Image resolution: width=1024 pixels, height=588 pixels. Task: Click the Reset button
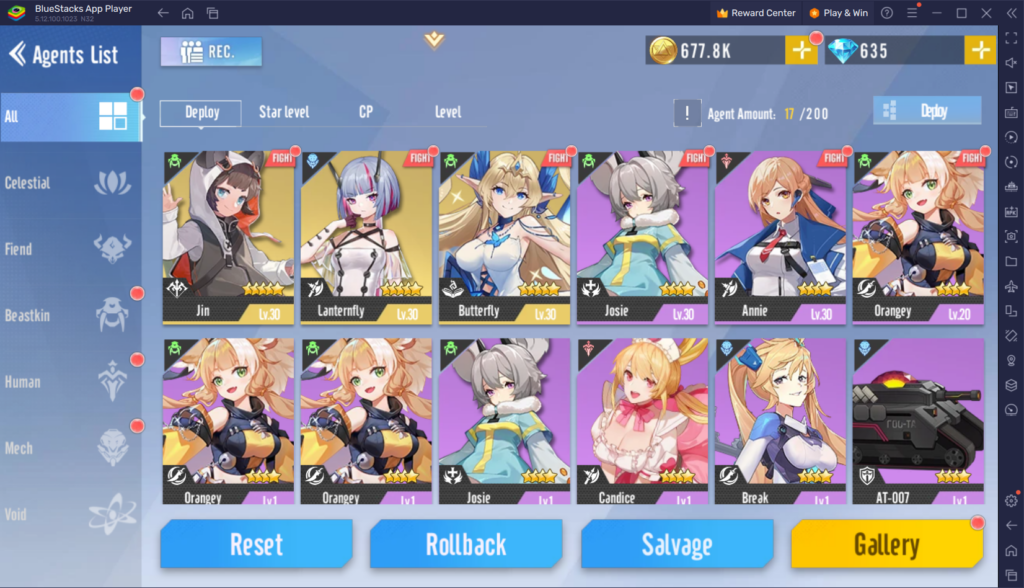(256, 545)
